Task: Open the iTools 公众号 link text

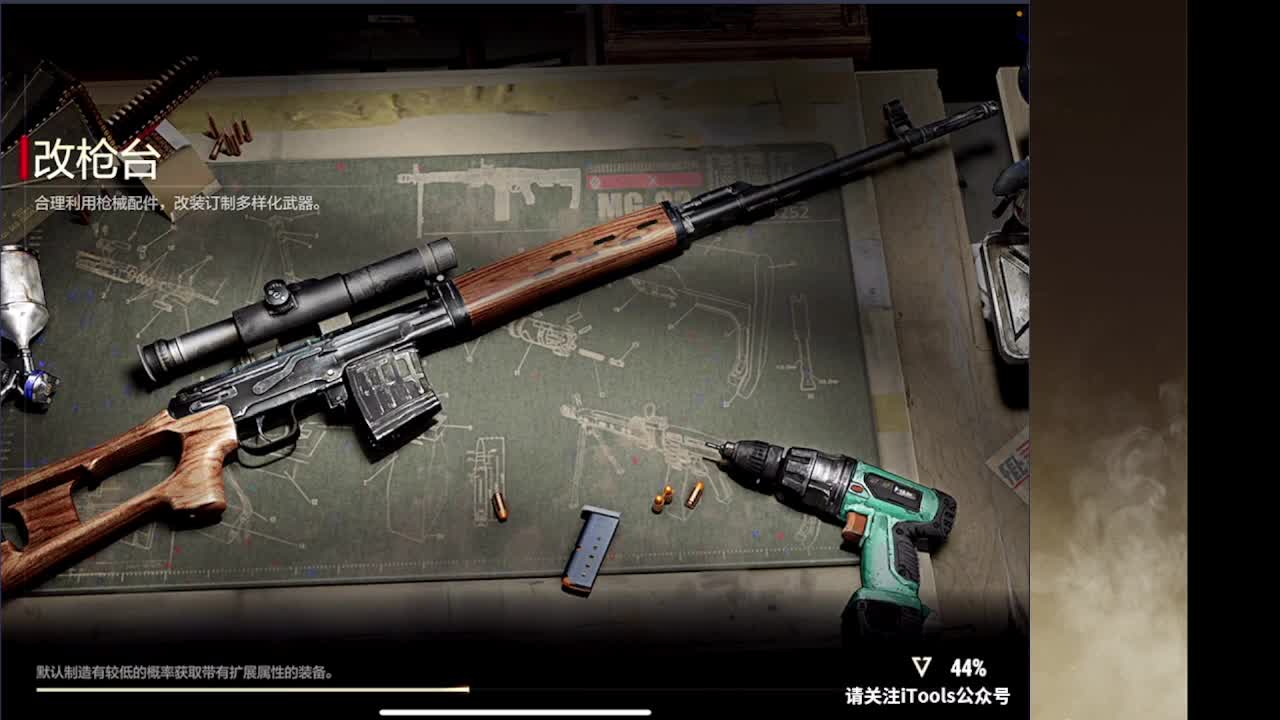Action: pos(930,693)
